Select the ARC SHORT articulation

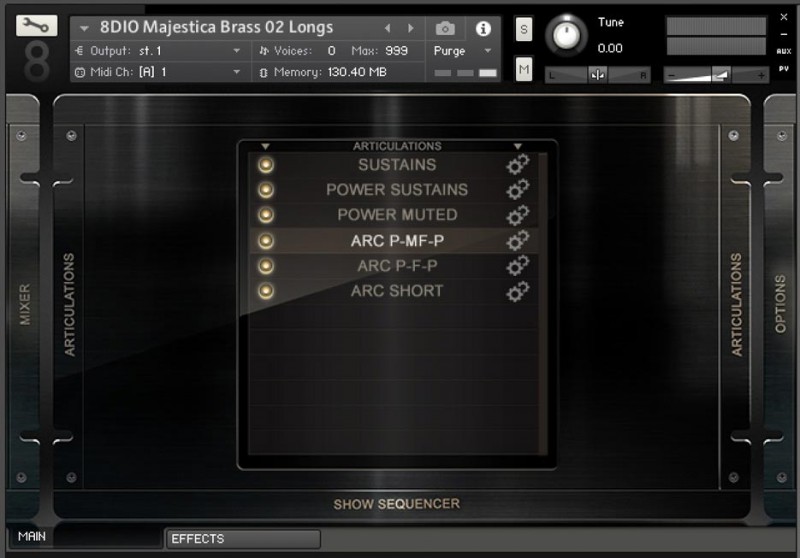397,291
